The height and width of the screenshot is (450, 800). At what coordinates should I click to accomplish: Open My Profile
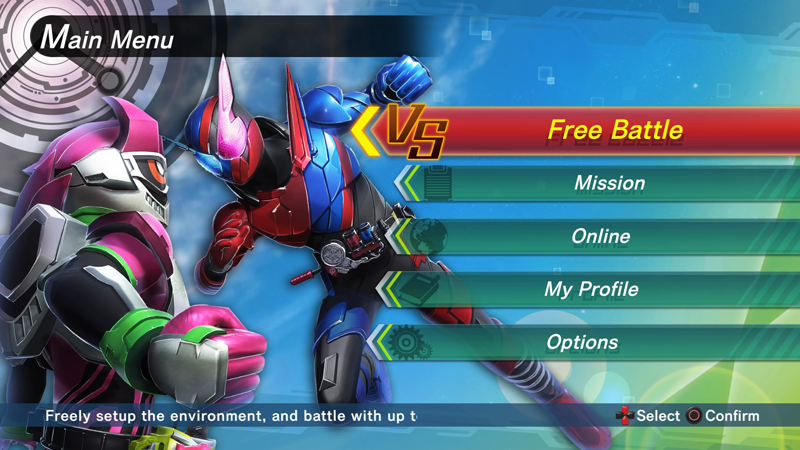(x=591, y=289)
